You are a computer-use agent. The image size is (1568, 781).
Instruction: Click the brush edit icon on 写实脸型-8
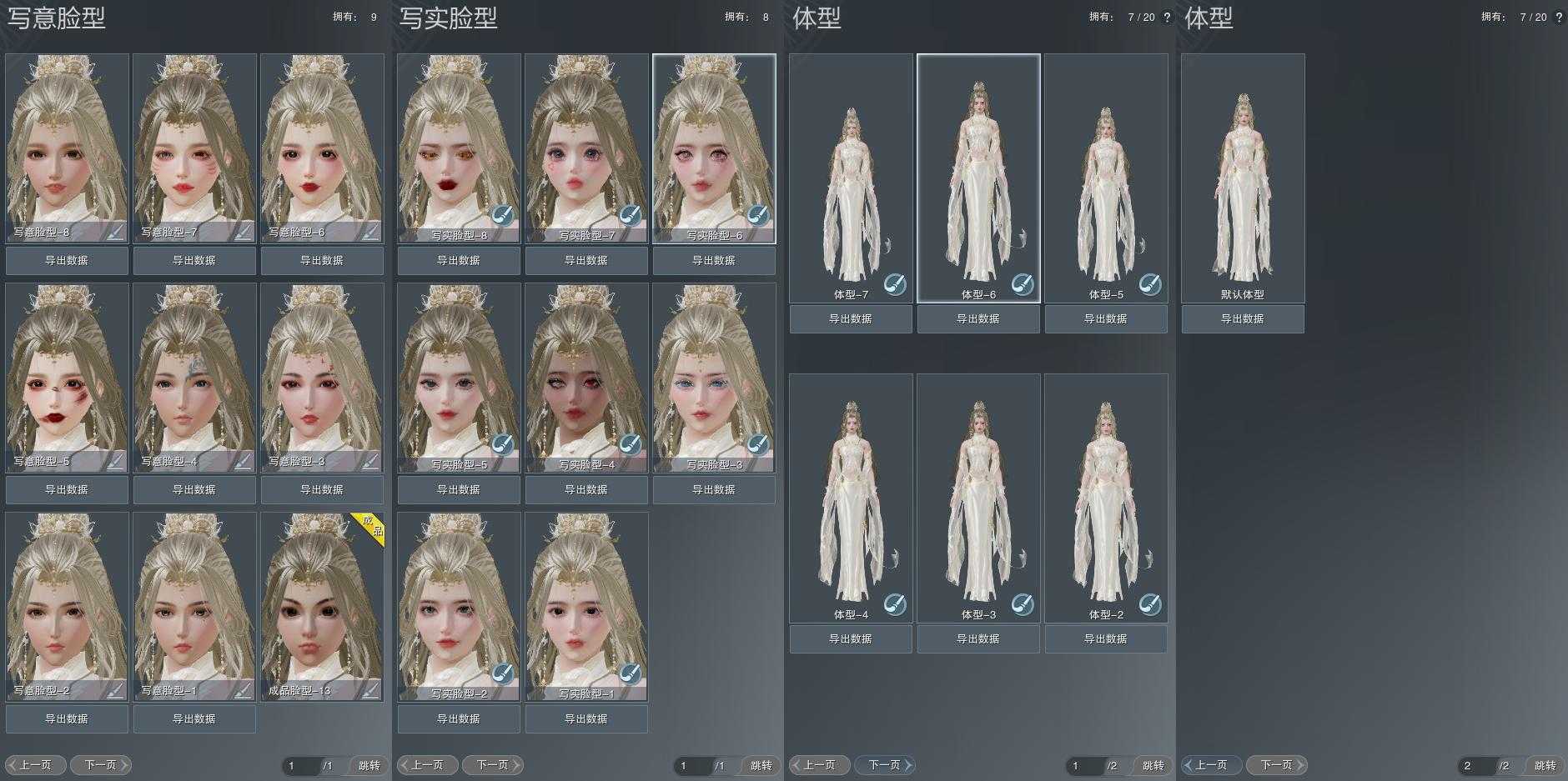(502, 215)
